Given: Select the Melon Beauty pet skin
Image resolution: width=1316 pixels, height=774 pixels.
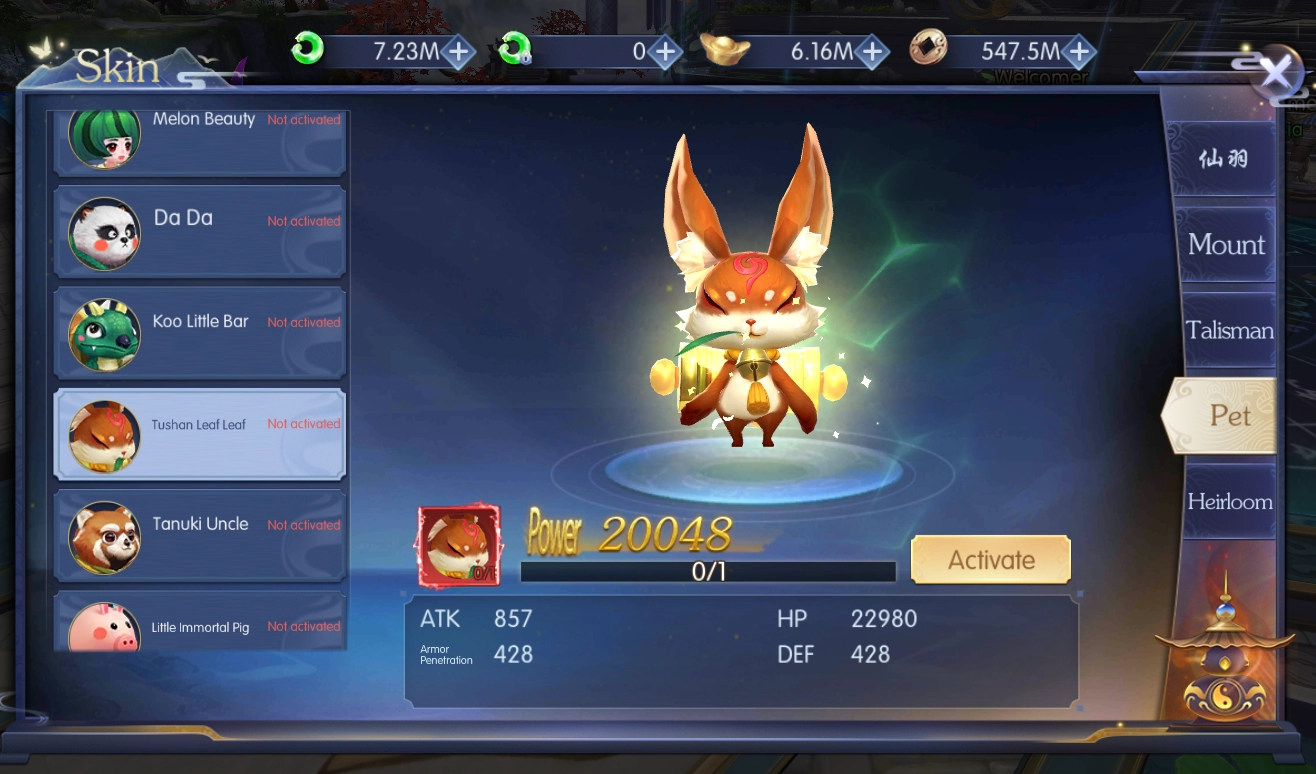Looking at the screenshot, I should pyautogui.click(x=200, y=137).
